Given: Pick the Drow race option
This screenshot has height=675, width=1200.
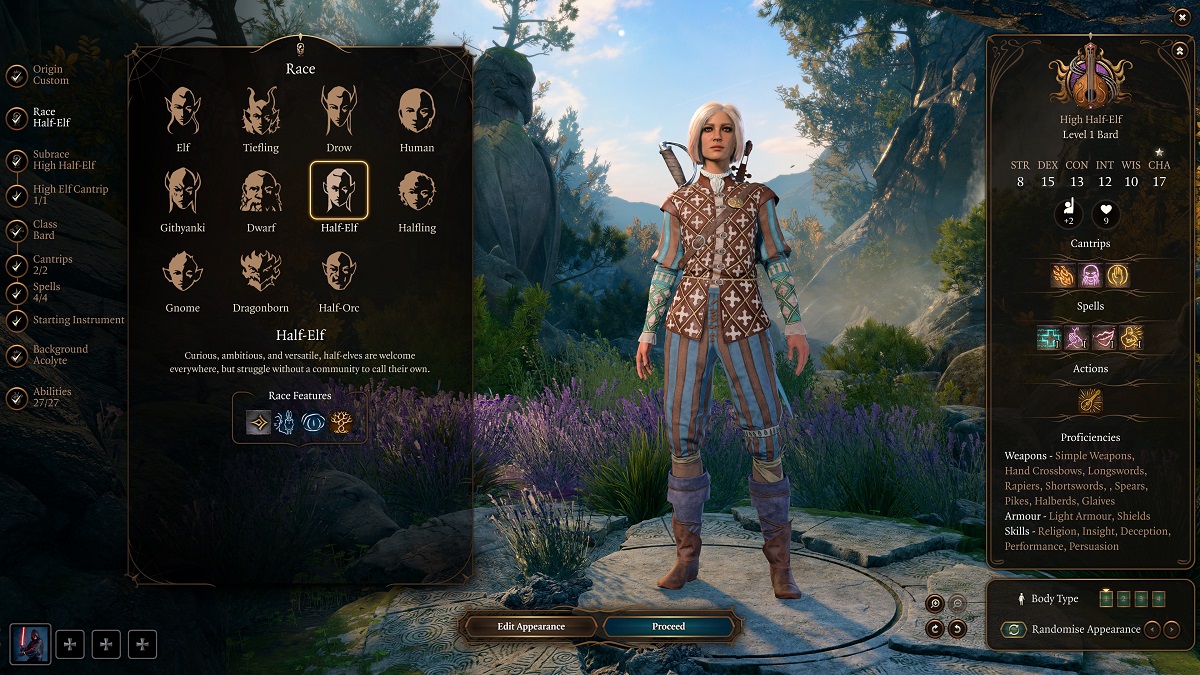Looking at the screenshot, I should (339, 111).
